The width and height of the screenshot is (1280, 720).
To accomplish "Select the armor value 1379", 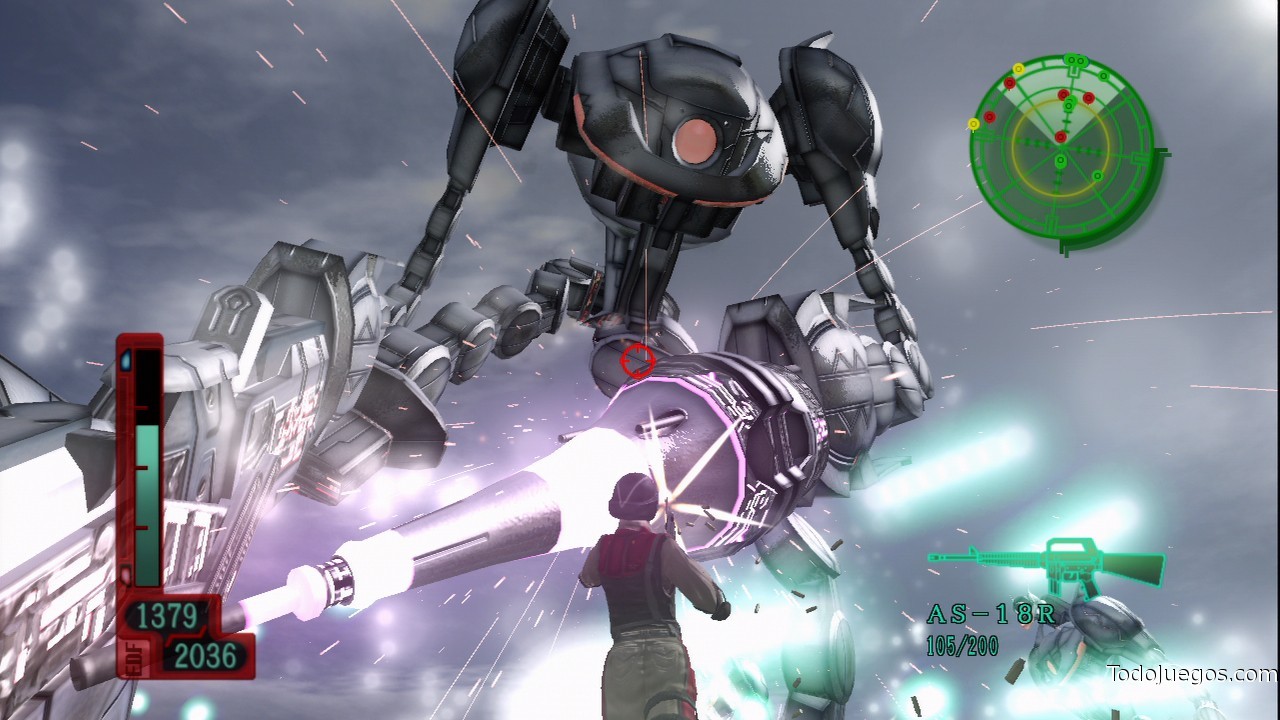I will [168, 614].
